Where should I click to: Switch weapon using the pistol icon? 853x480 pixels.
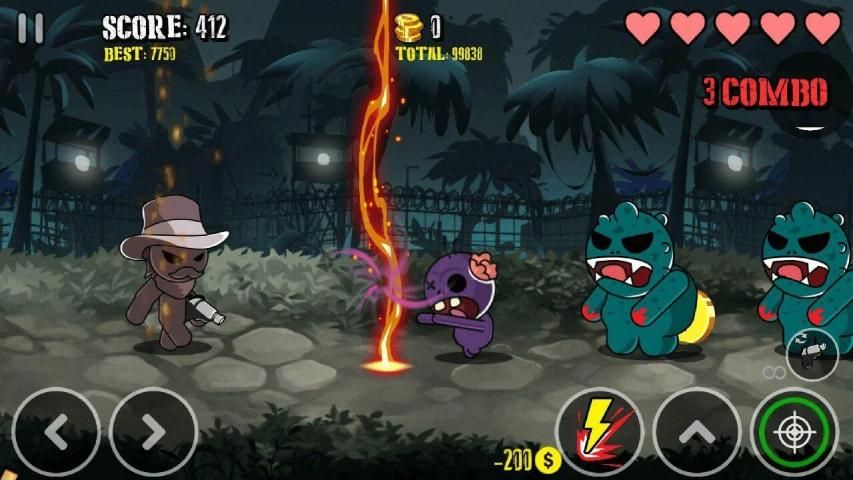click(811, 353)
